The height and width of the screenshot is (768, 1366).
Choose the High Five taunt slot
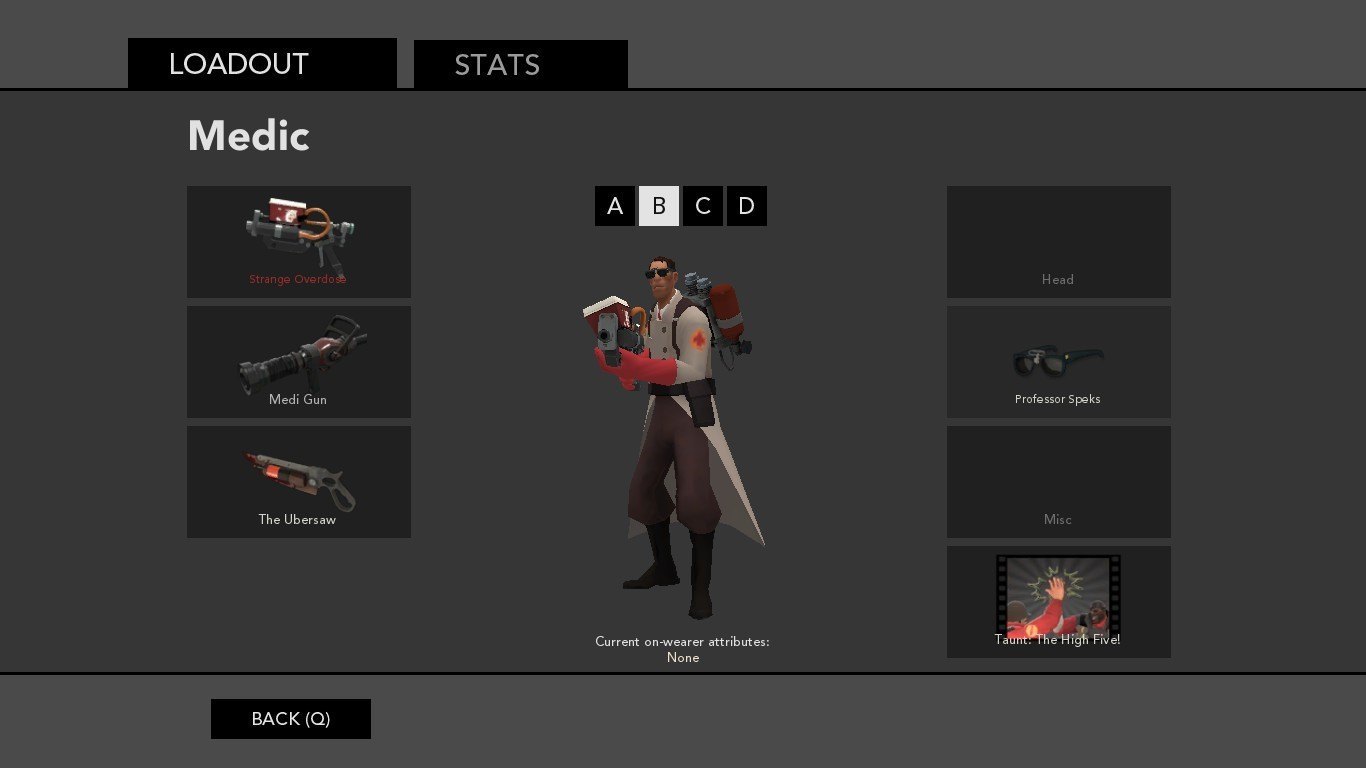pyautogui.click(x=1059, y=602)
